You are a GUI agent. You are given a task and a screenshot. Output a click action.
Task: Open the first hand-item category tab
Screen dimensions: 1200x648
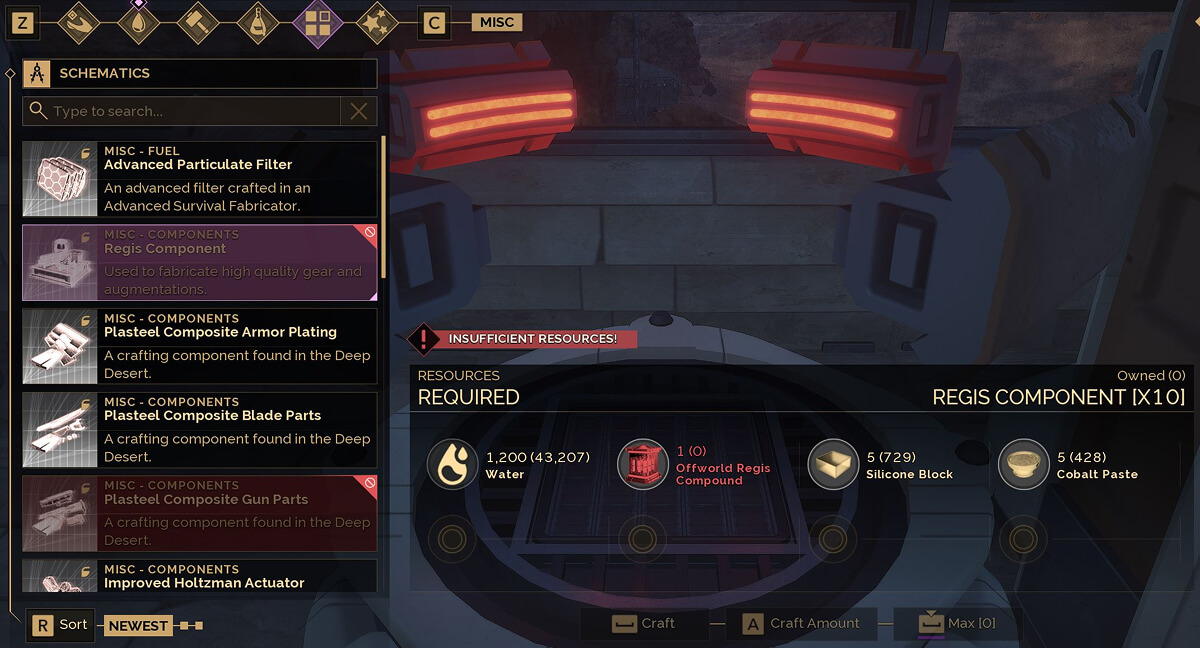coord(79,23)
